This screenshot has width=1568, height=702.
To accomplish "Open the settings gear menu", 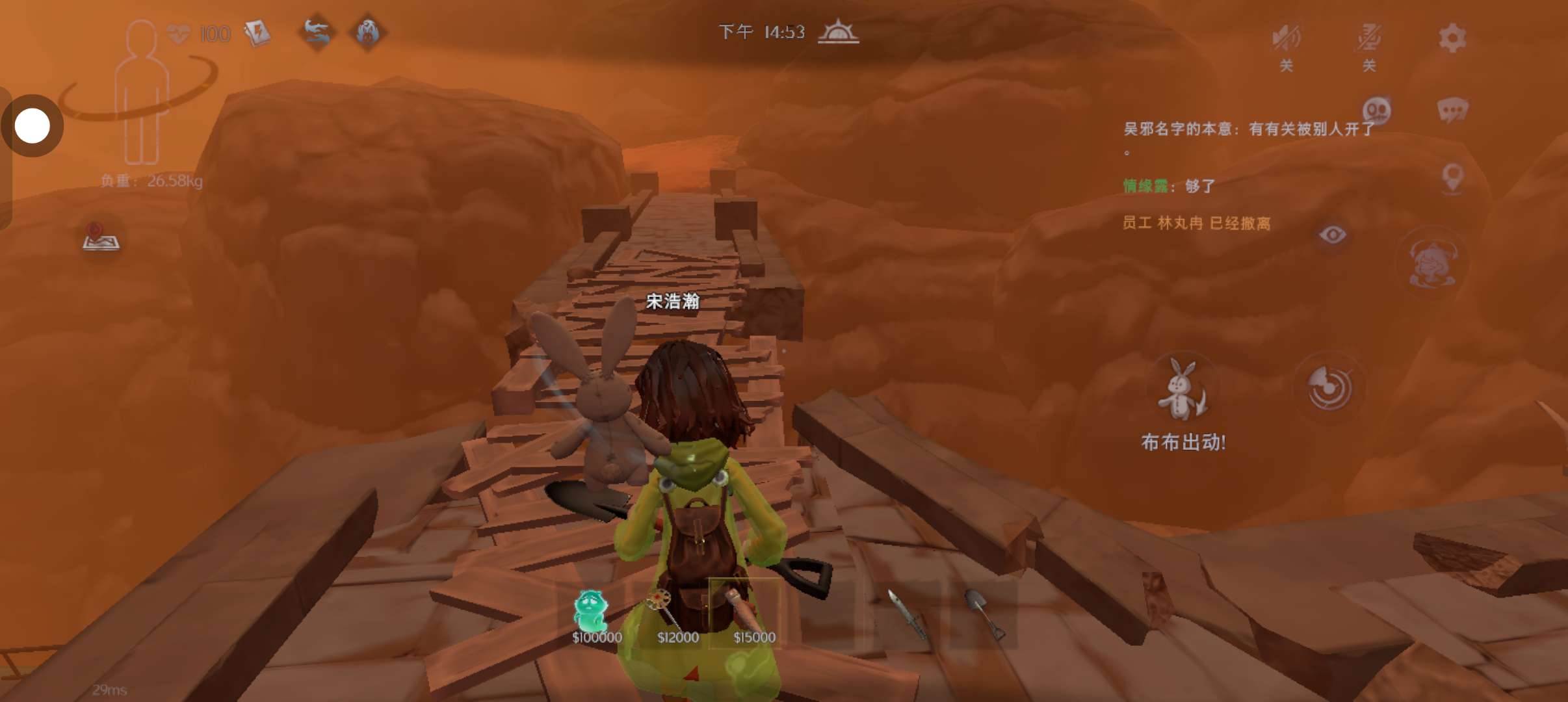I will tap(1452, 38).
